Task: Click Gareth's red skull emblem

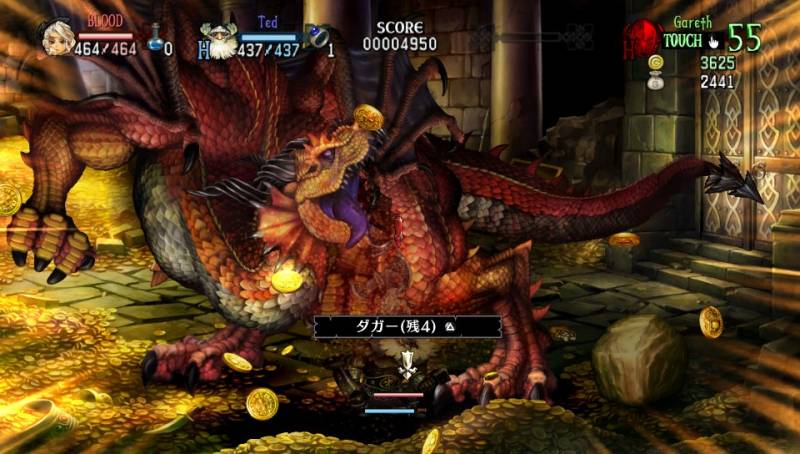Action: click(639, 38)
